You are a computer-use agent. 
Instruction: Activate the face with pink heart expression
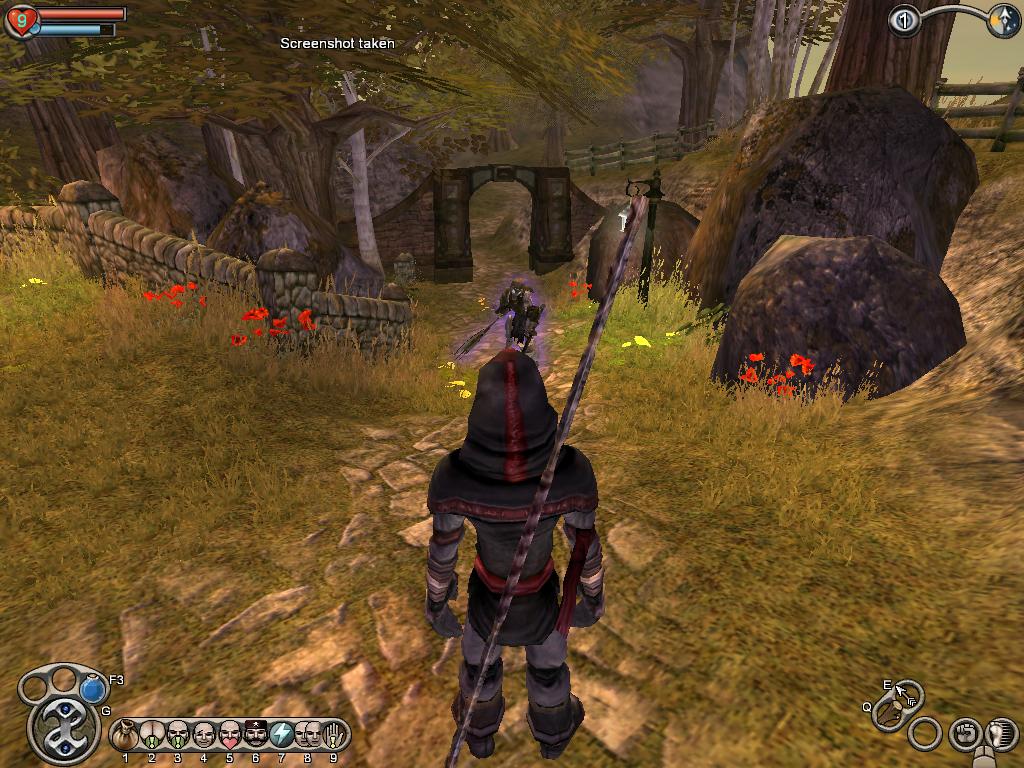click(x=230, y=735)
